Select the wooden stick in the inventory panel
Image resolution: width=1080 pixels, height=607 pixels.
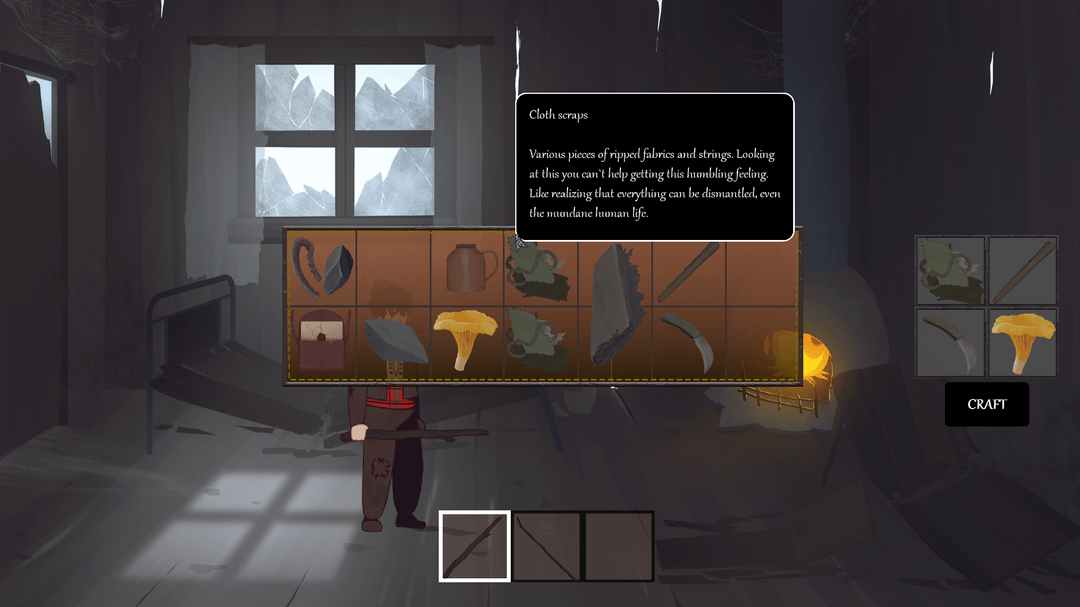pos(688,269)
